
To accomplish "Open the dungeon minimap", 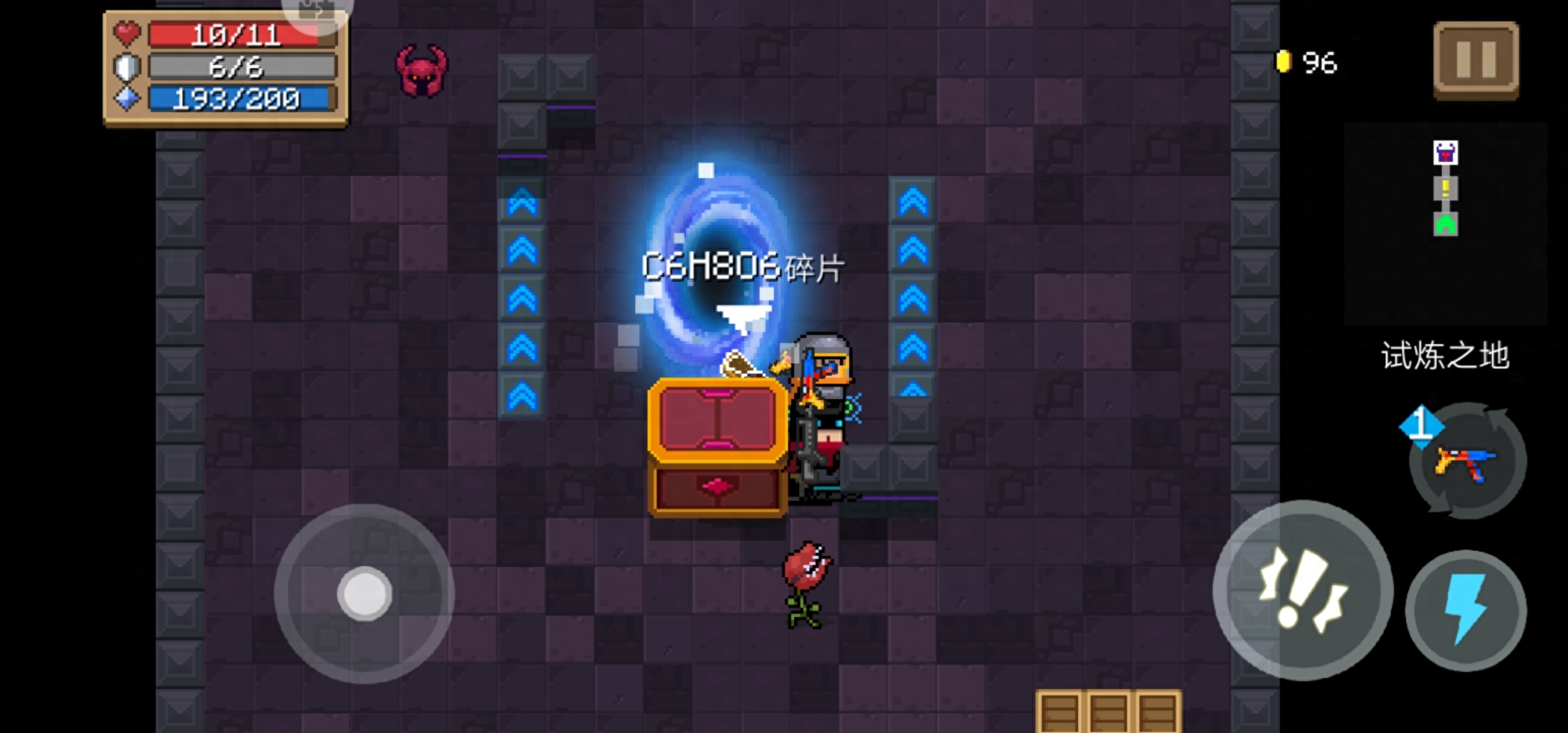I will point(1445,223).
